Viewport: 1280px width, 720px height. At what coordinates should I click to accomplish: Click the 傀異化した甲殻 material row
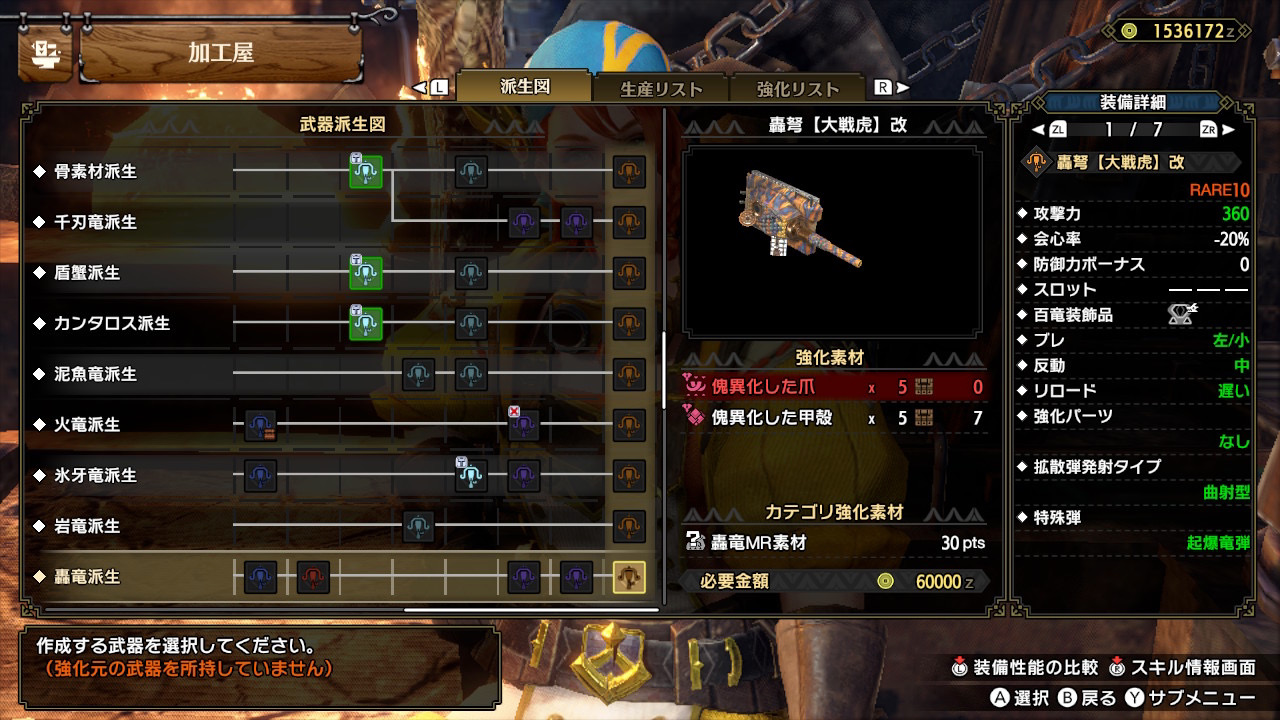(835, 418)
